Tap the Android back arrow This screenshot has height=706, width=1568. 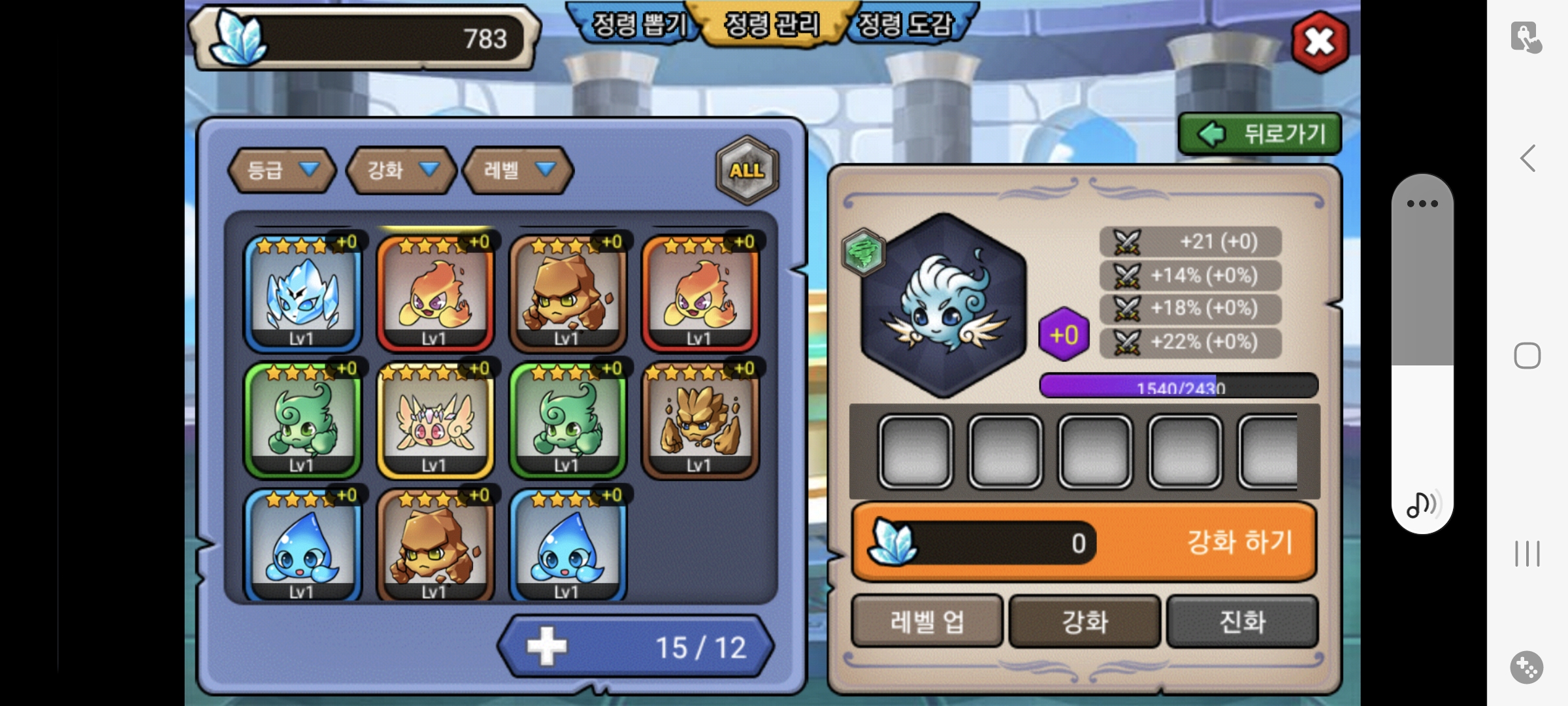1527,158
